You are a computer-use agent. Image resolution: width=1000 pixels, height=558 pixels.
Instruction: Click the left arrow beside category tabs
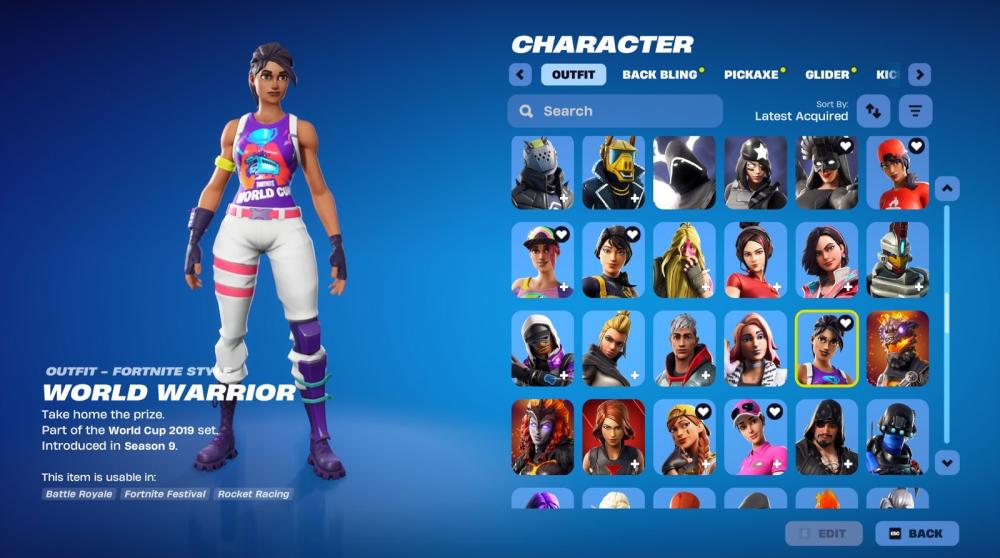[519, 75]
